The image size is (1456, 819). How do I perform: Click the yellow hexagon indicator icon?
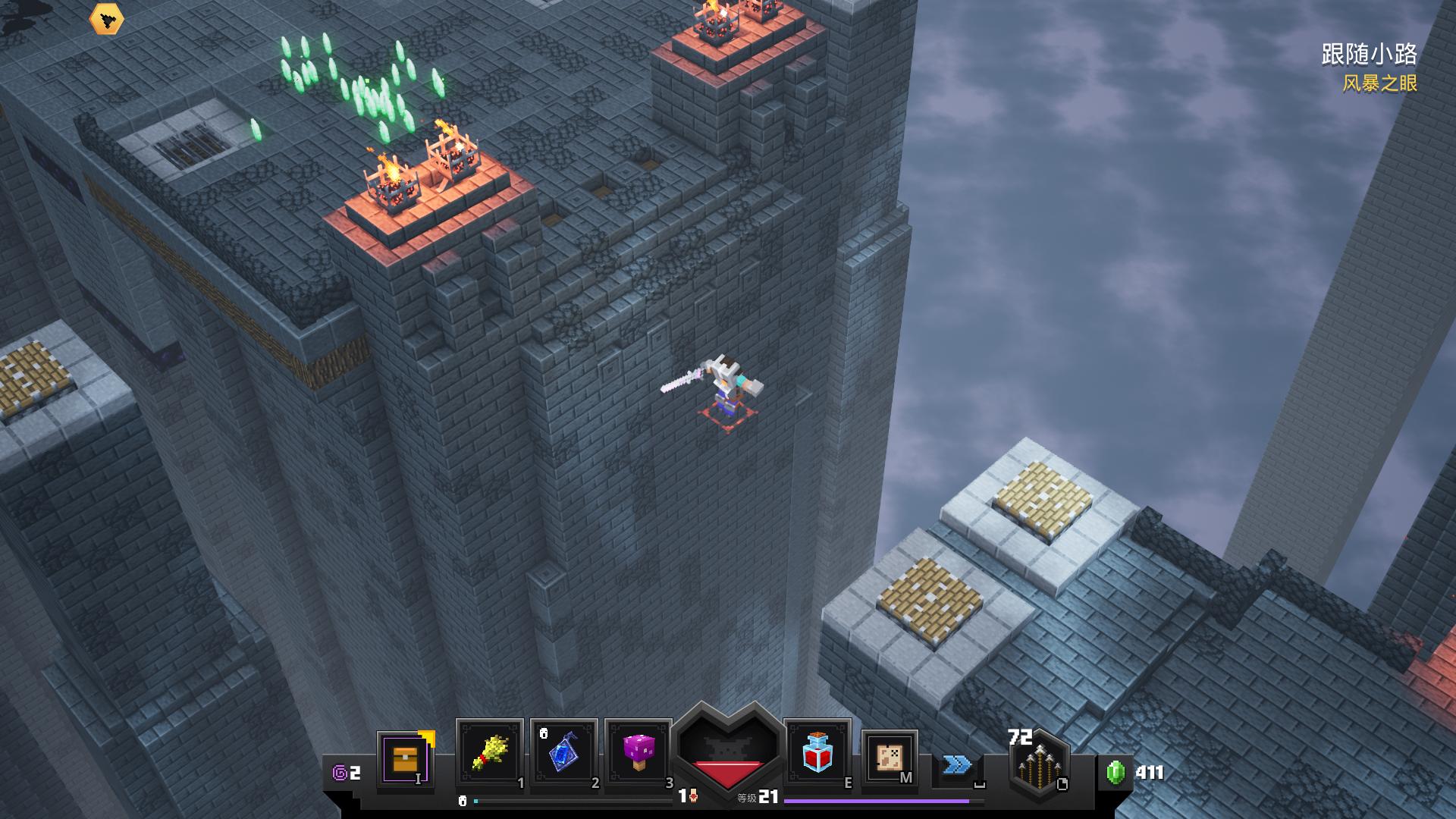point(106,20)
